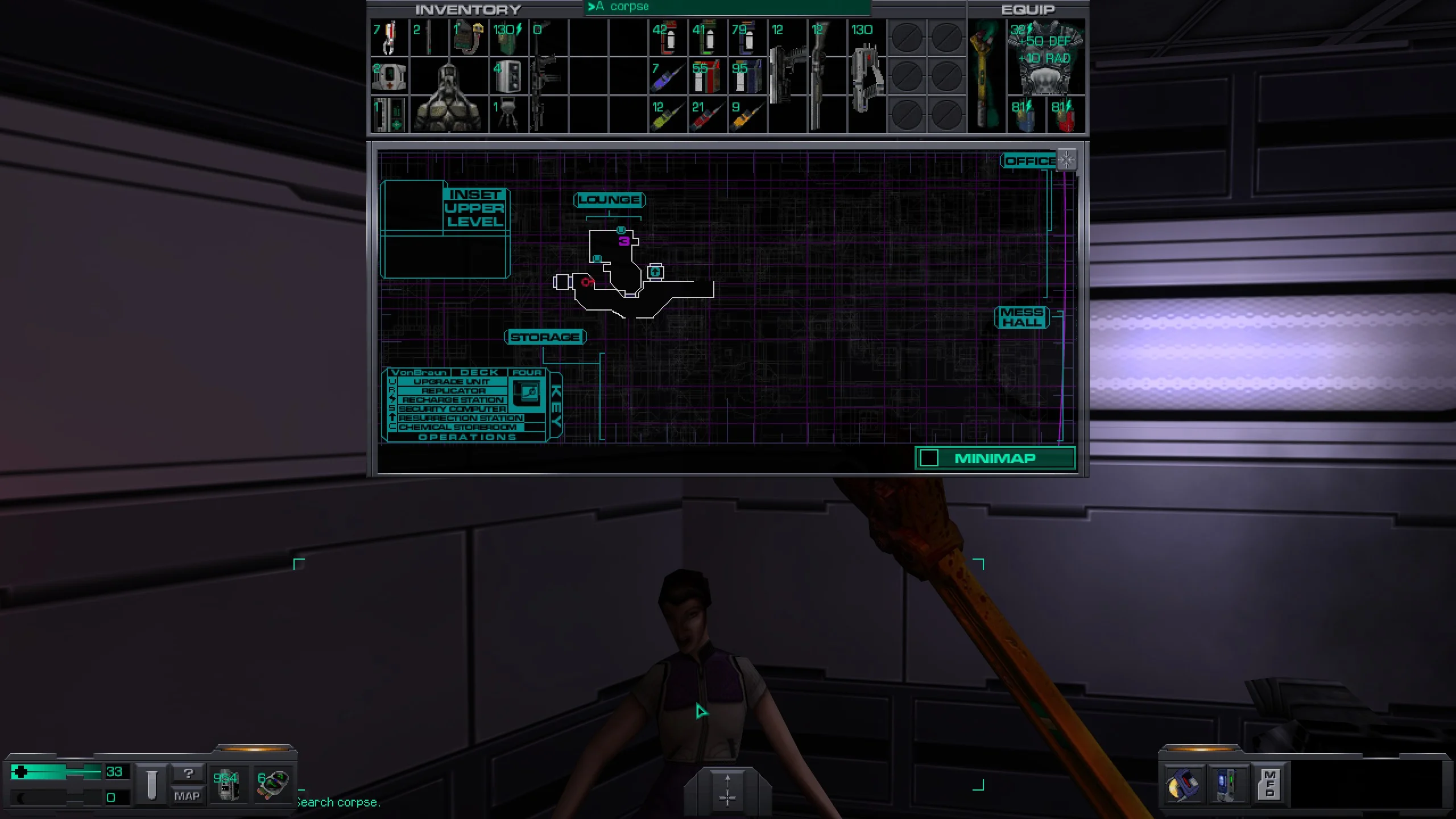
Task: Click the nanites counter icon
Action: [227, 784]
